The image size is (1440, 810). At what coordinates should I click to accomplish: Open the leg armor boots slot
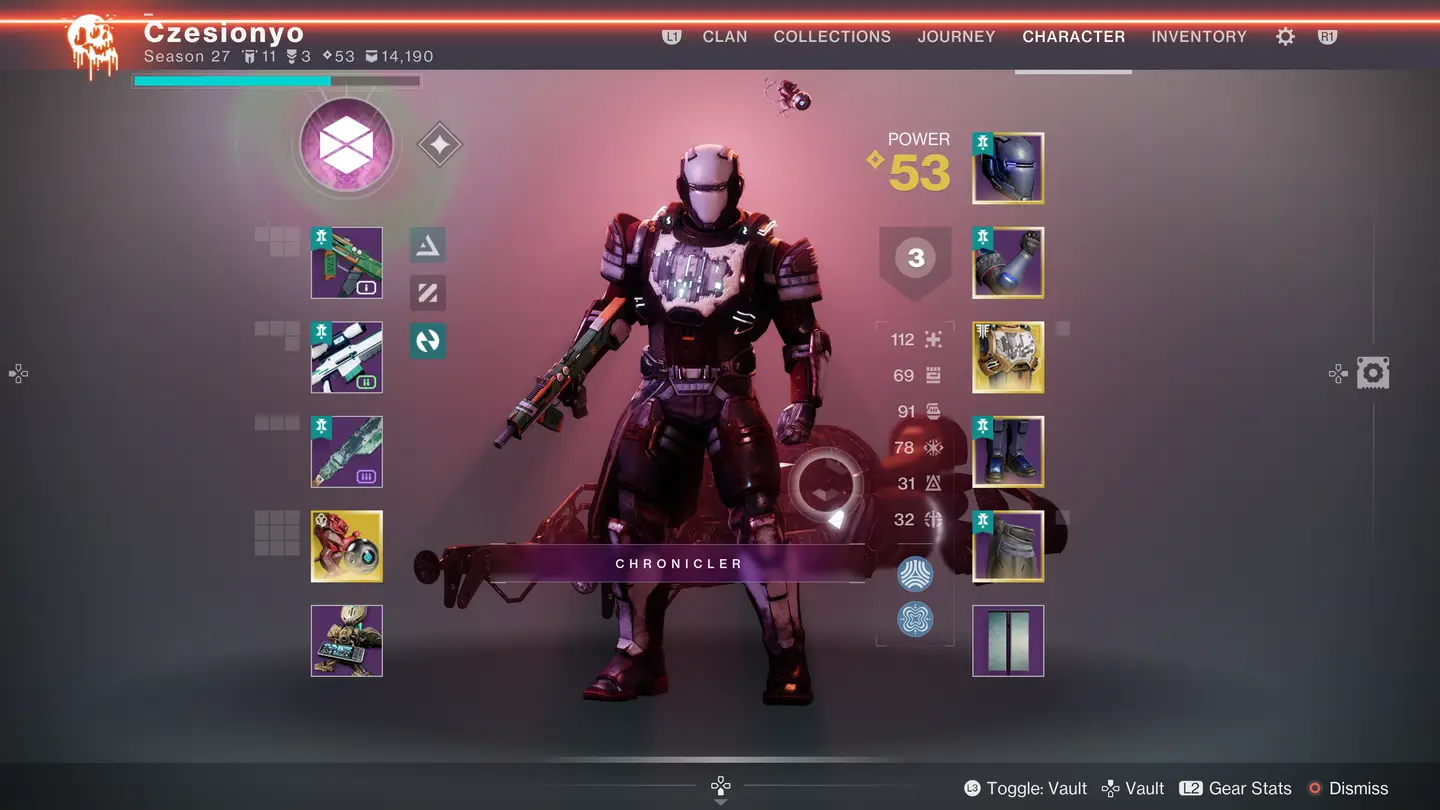click(1008, 452)
